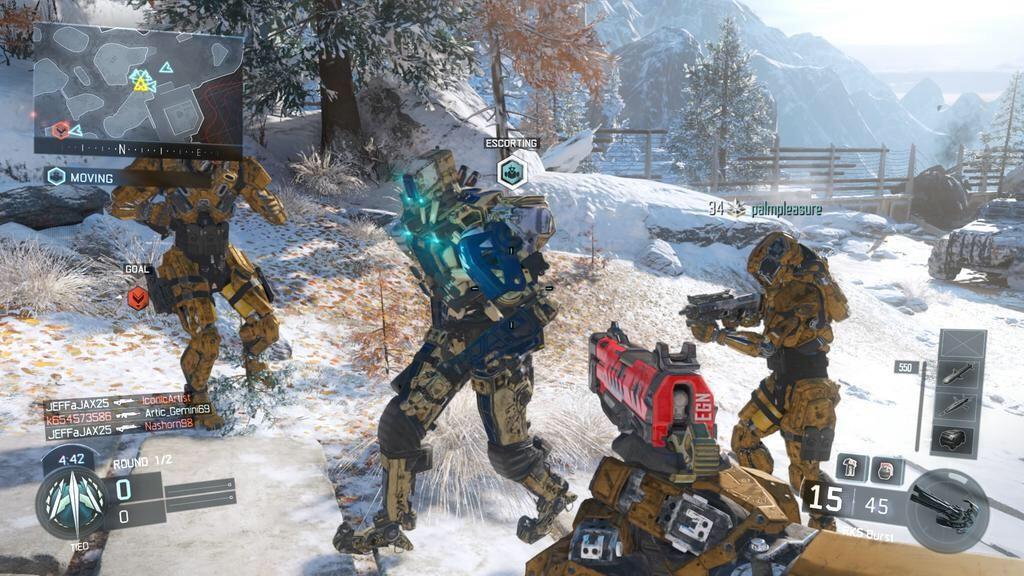Click the minimap in the corner

pyautogui.click(x=138, y=86)
